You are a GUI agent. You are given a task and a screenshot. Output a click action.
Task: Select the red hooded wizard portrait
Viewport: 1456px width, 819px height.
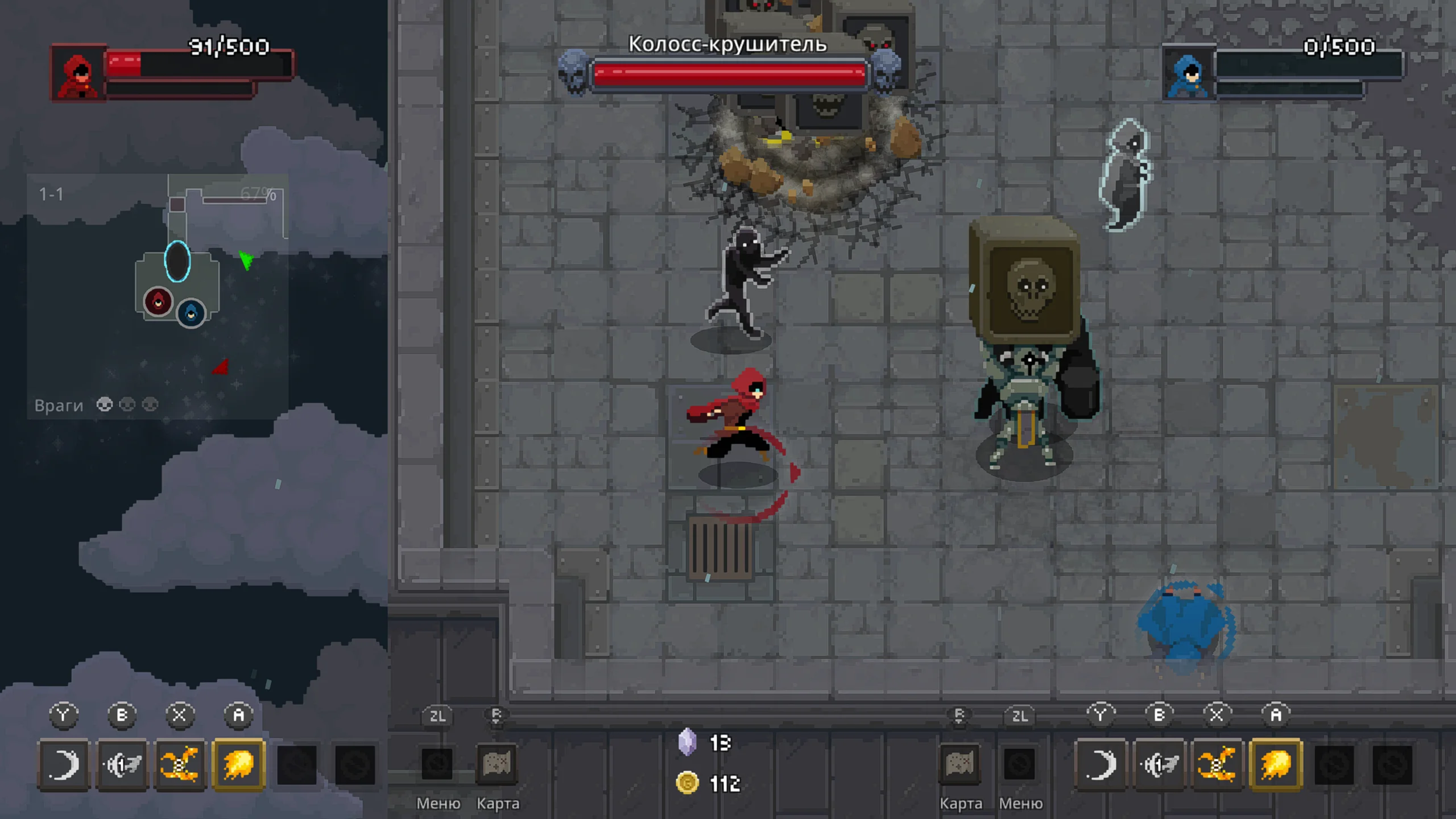click(x=78, y=74)
